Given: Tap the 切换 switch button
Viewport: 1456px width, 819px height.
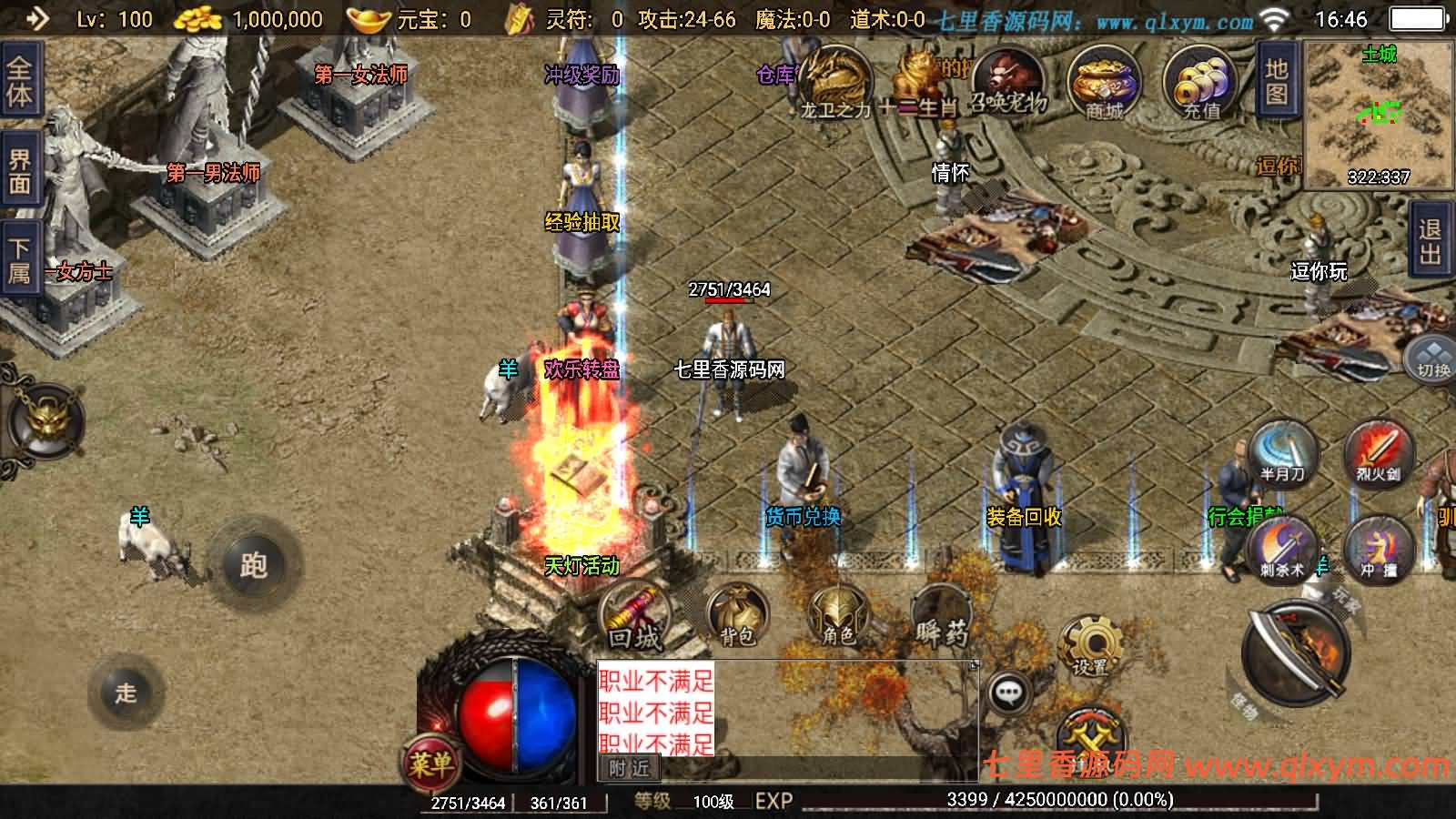Looking at the screenshot, I should (x=1431, y=359).
